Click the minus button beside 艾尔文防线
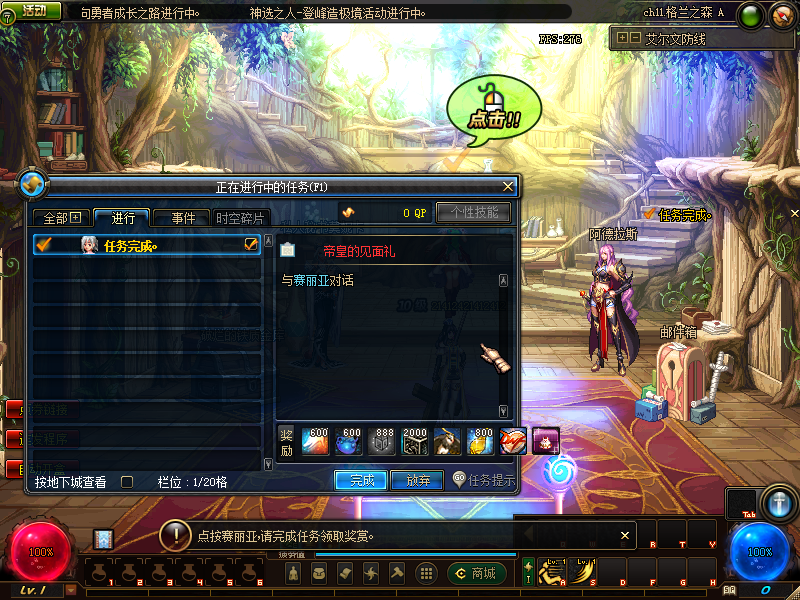 point(635,38)
